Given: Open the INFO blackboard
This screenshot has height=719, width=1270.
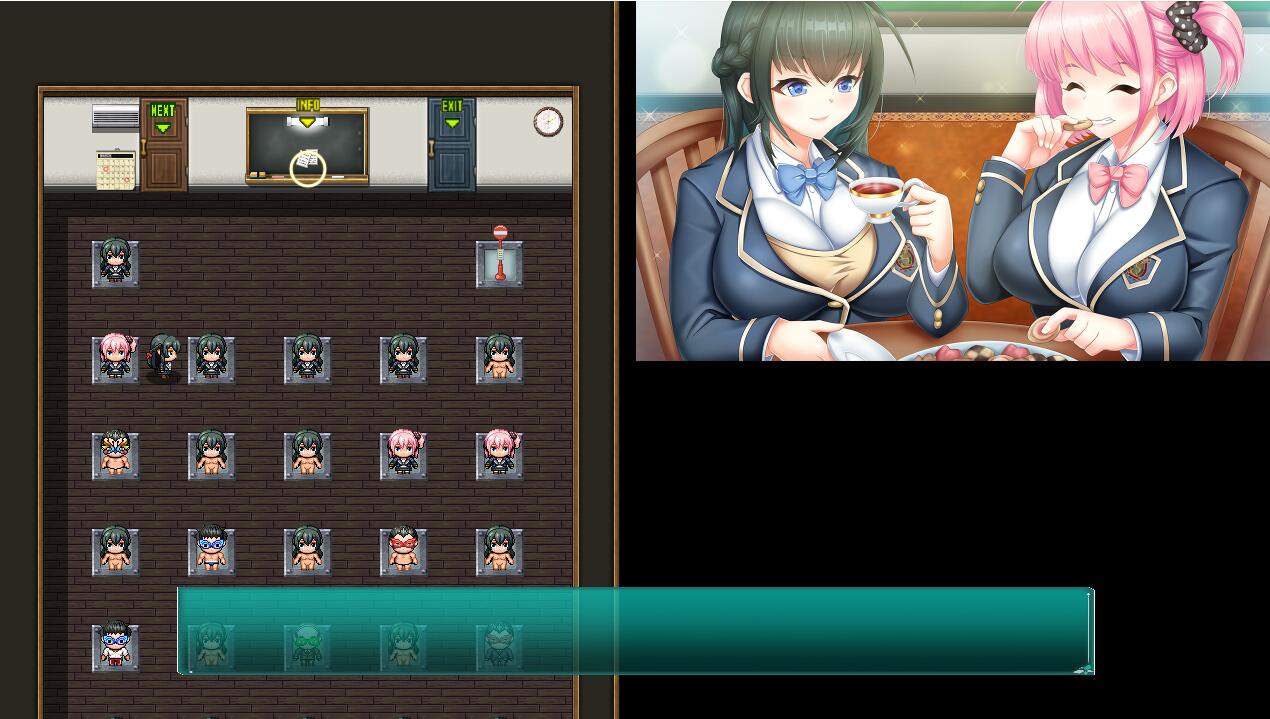Looking at the screenshot, I should coord(307,147).
